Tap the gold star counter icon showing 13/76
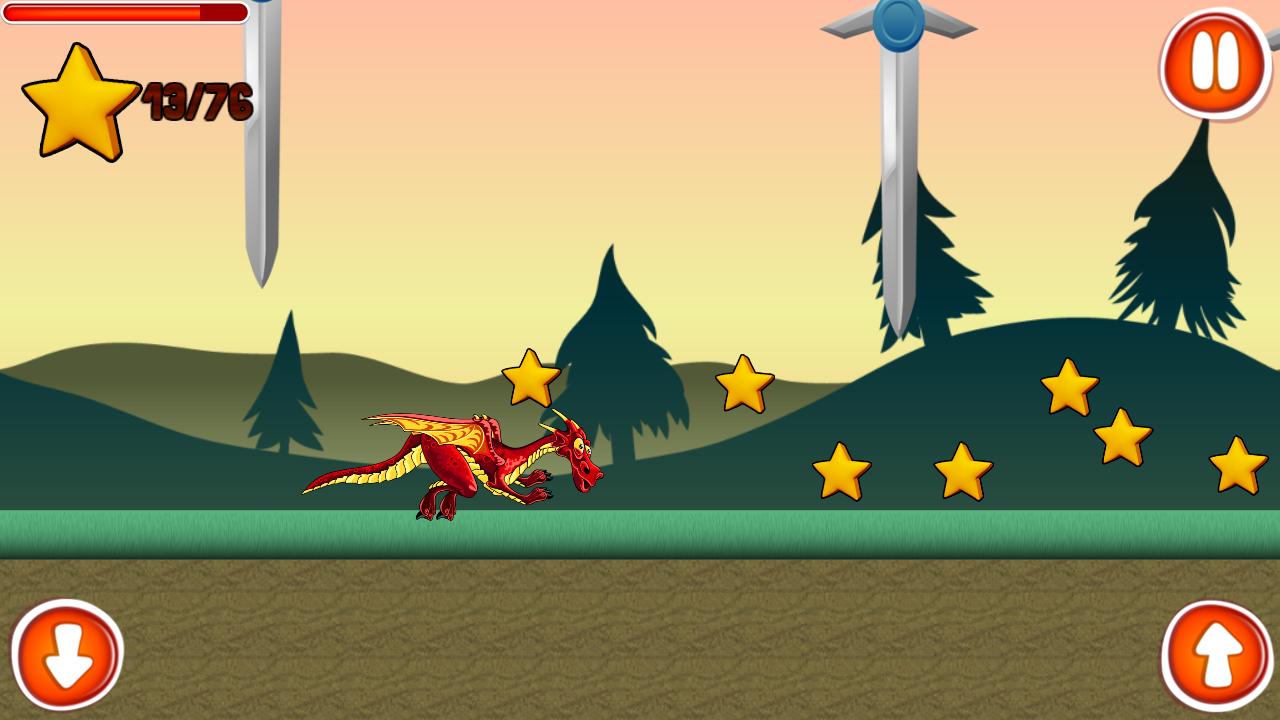Image resolution: width=1280 pixels, height=720 pixels. (78, 100)
